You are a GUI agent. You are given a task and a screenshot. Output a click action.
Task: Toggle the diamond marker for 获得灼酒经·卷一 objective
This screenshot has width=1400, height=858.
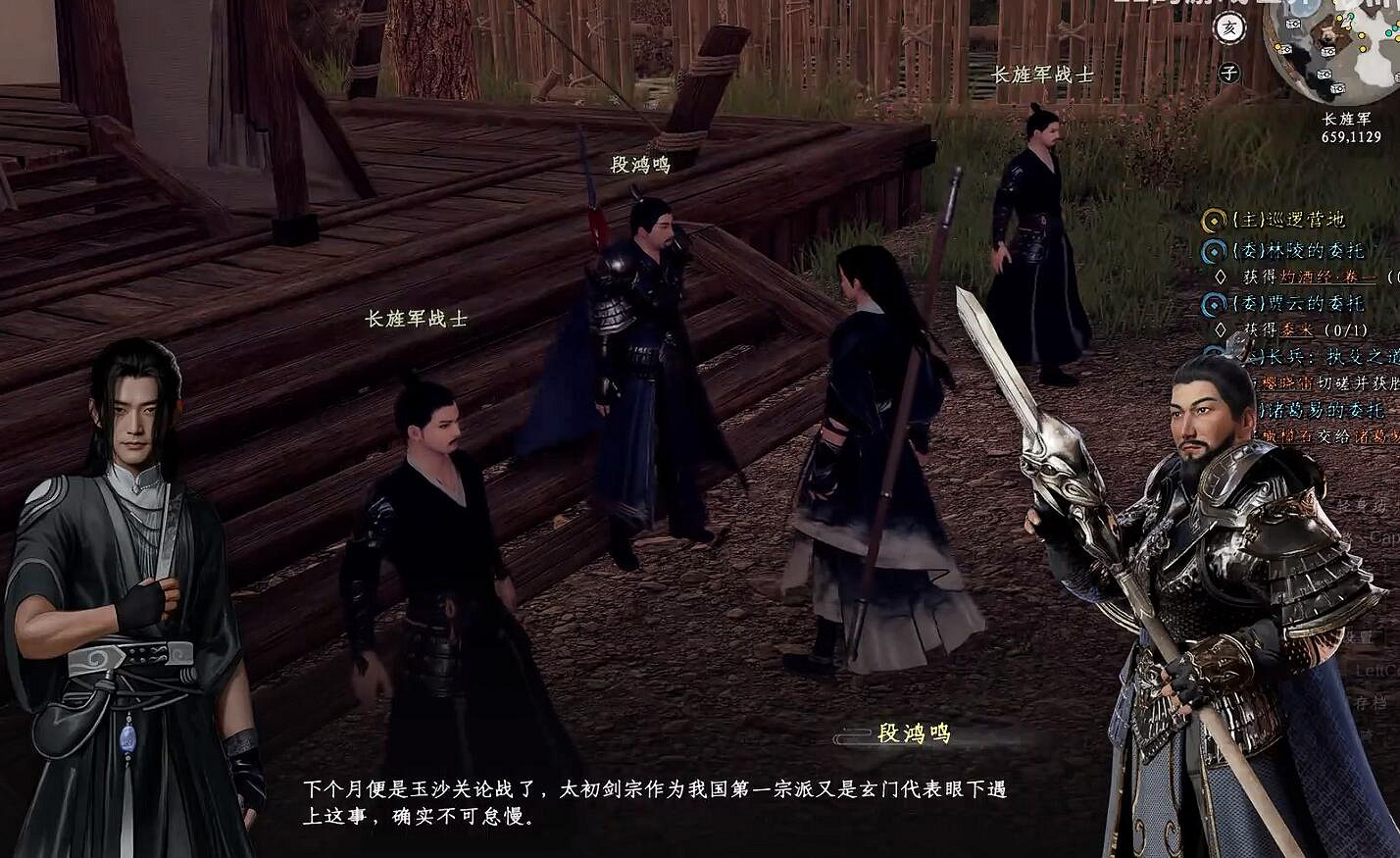pos(1223,276)
